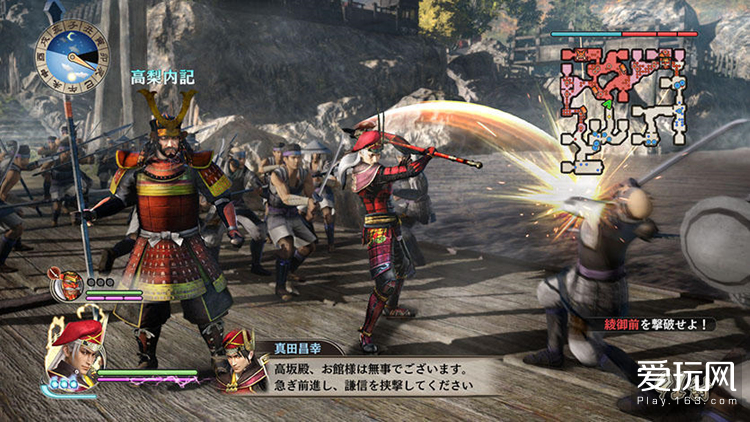Click the green player arrow on minimap
Viewport: 750px width, 422px height.
[x=608, y=103]
